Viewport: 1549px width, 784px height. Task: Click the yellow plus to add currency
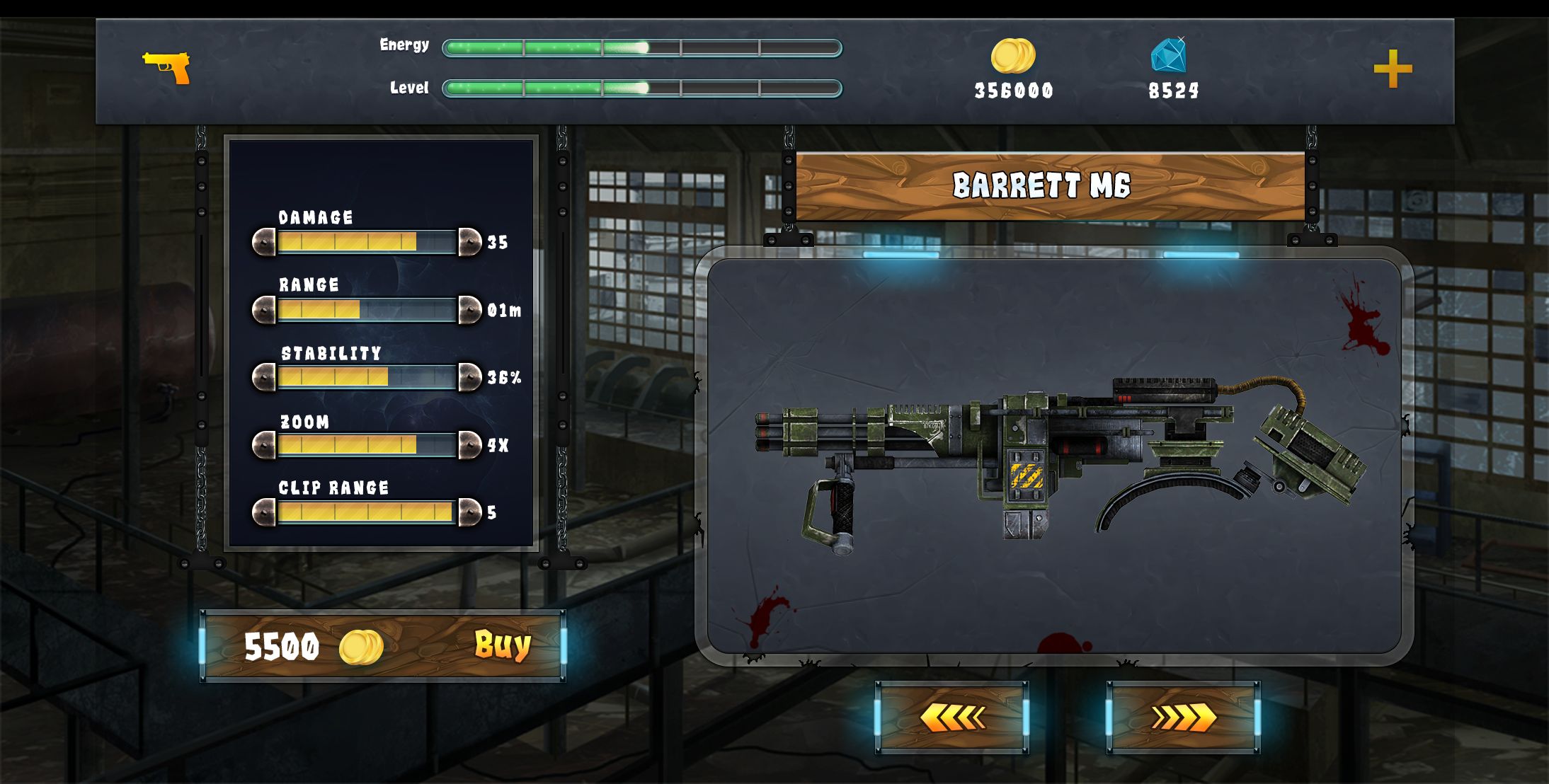tap(1393, 69)
